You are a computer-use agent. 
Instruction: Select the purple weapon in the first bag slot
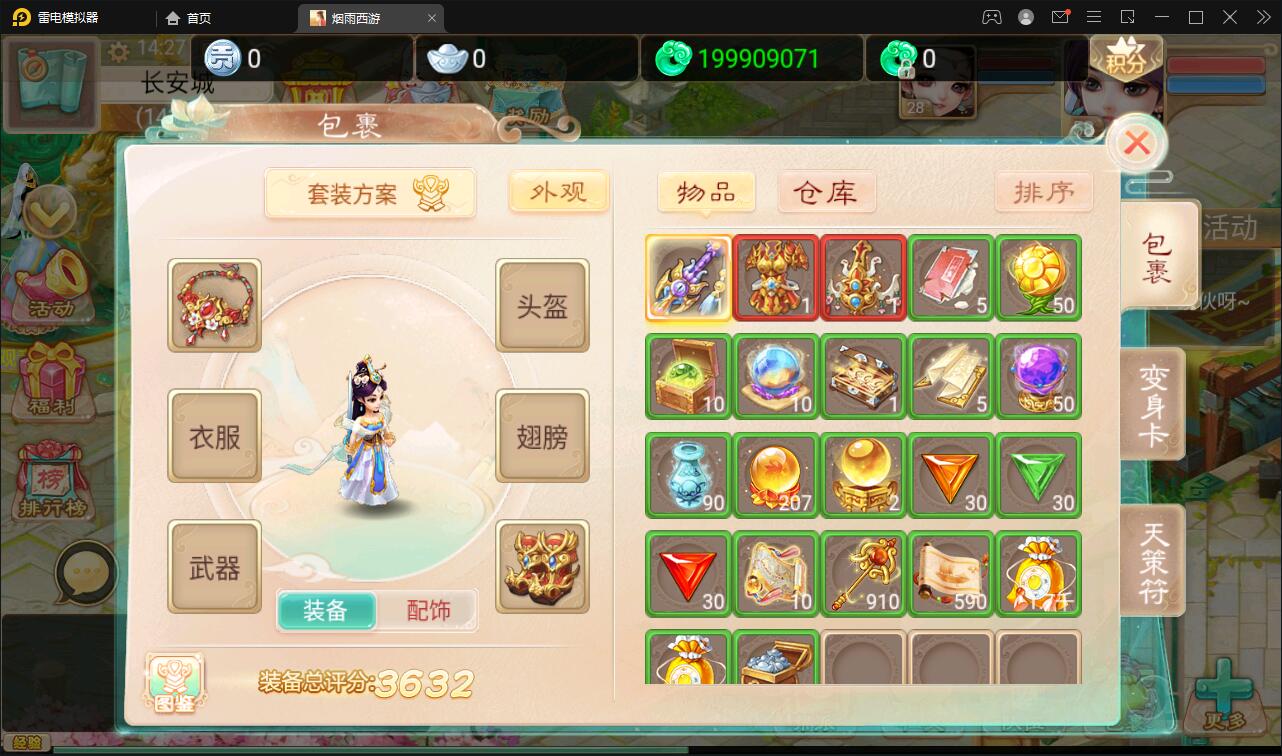(688, 278)
